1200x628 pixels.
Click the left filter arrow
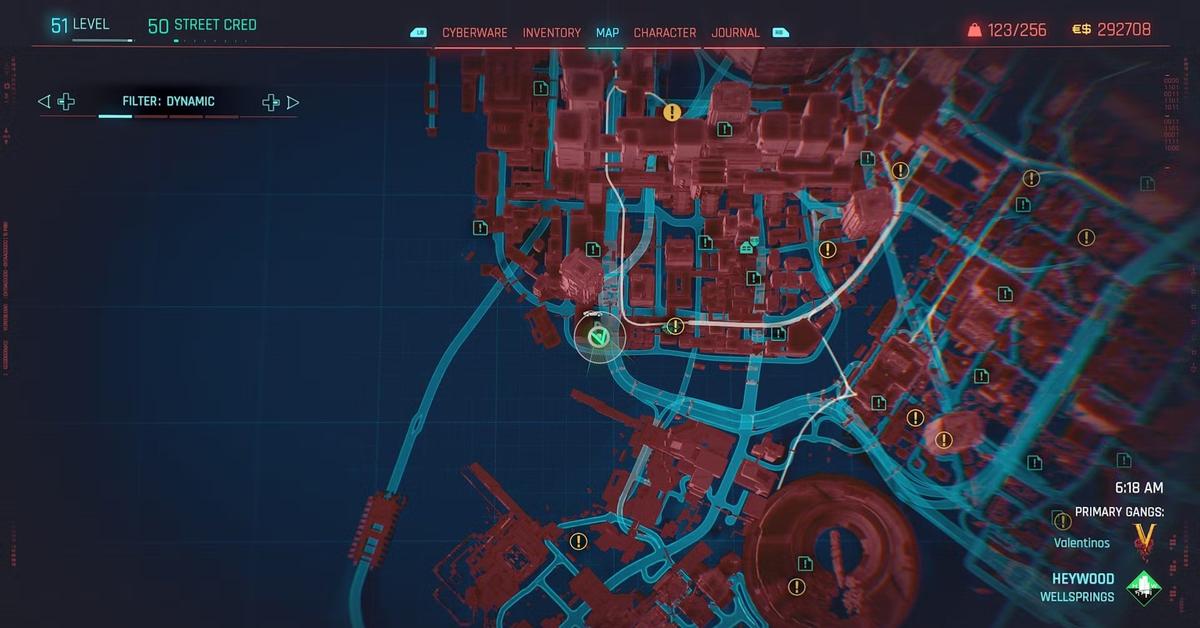(43, 102)
